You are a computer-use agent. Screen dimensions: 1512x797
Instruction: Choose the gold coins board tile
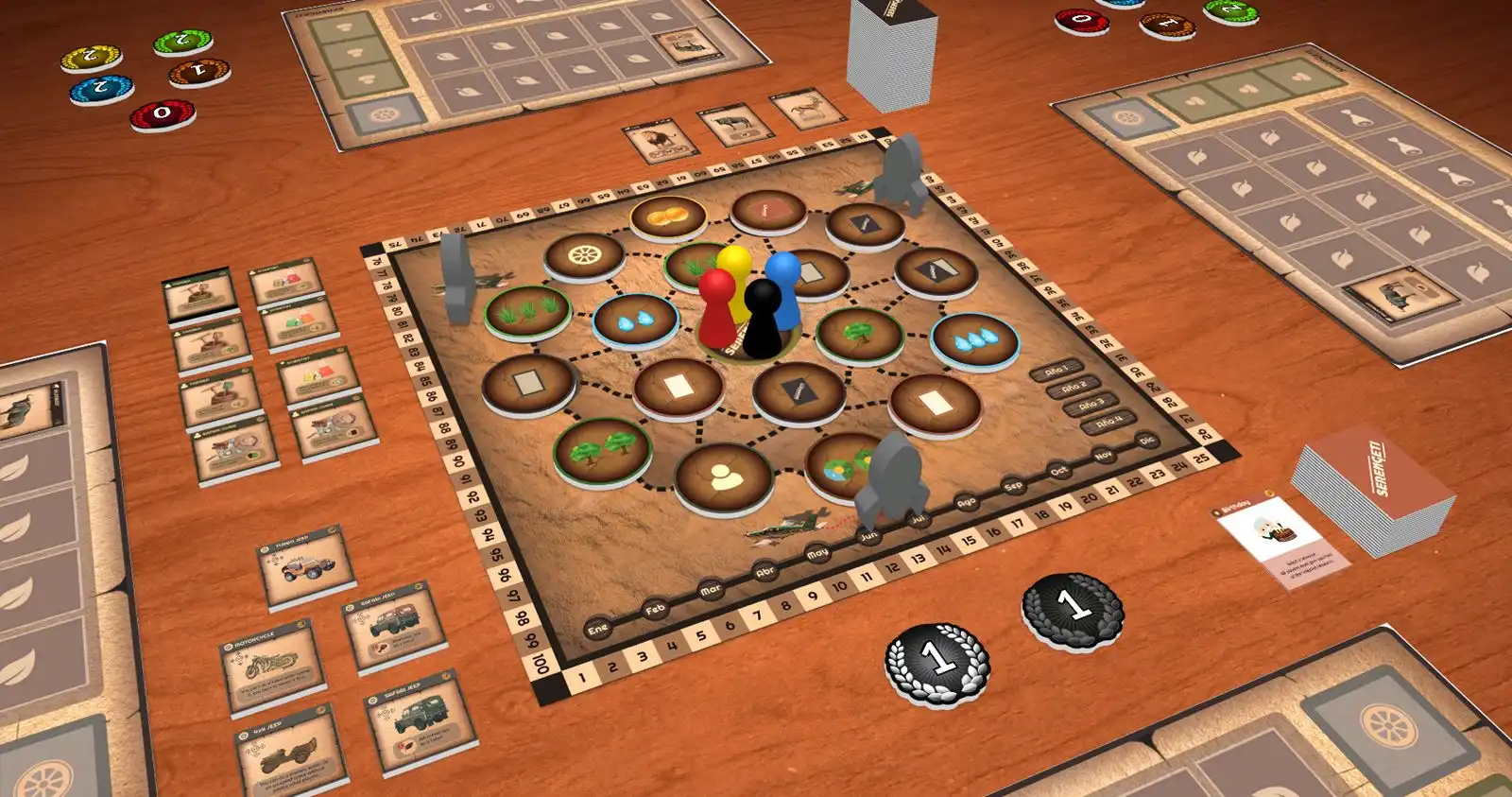[x=668, y=217]
